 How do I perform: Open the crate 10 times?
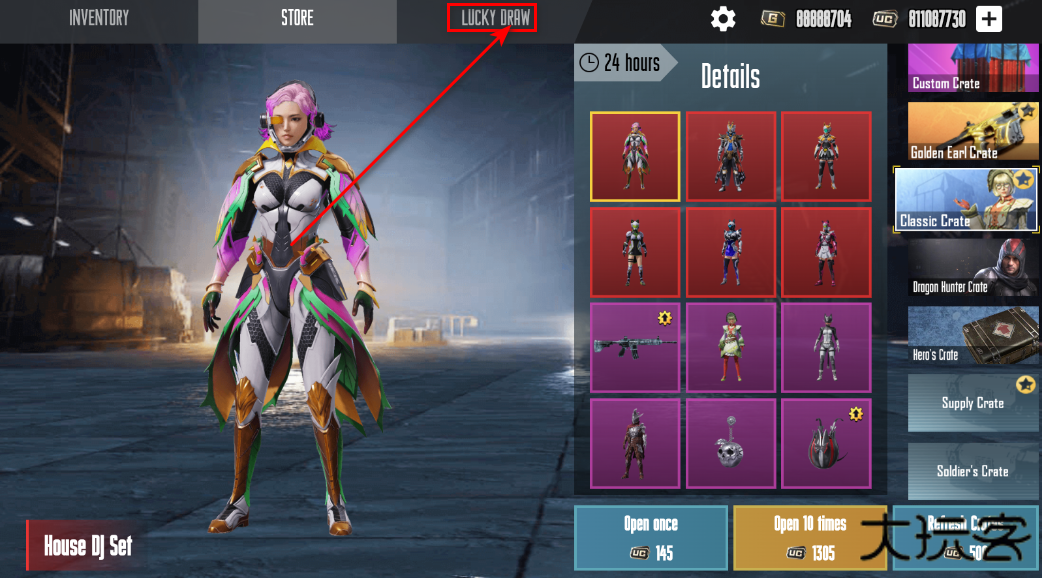[x=809, y=538]
